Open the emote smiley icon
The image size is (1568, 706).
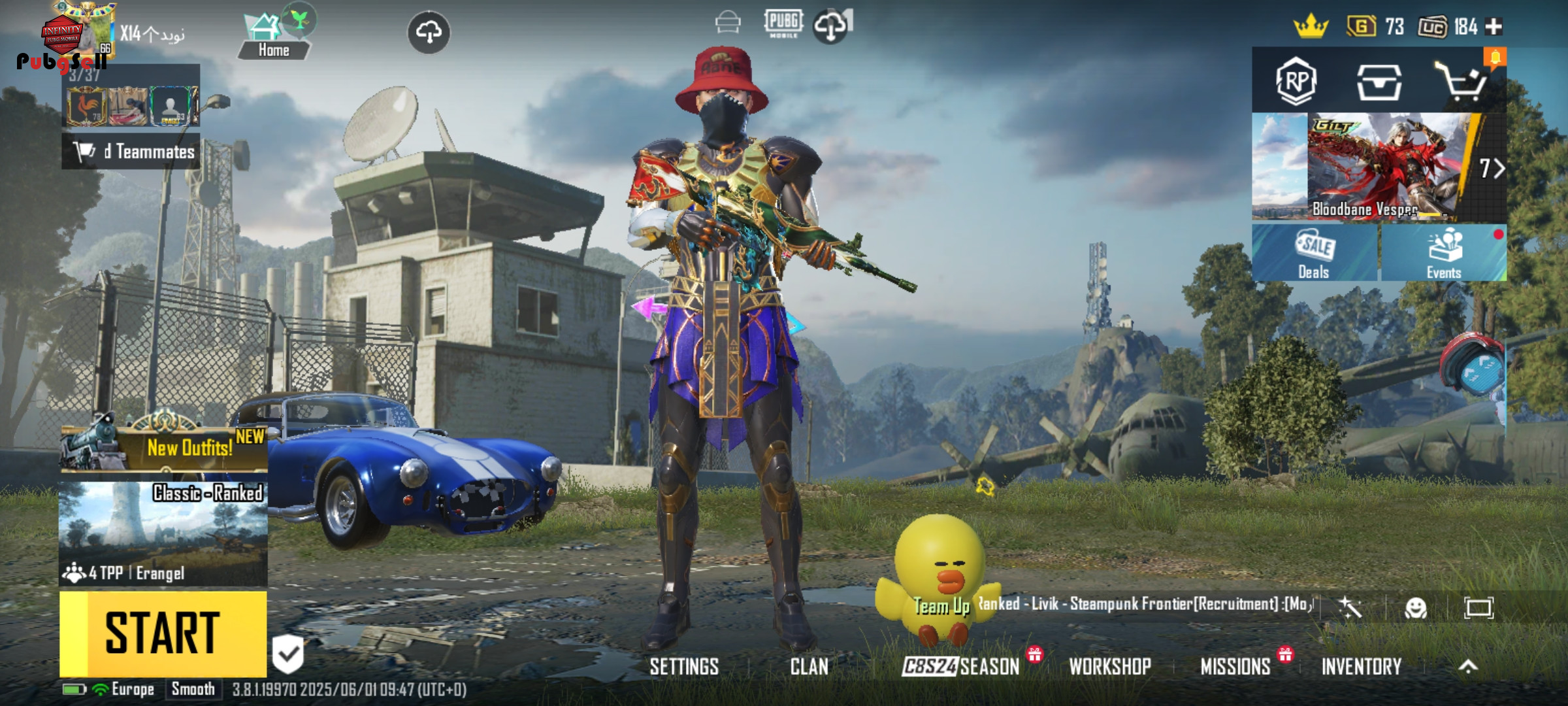point(1415,609)
